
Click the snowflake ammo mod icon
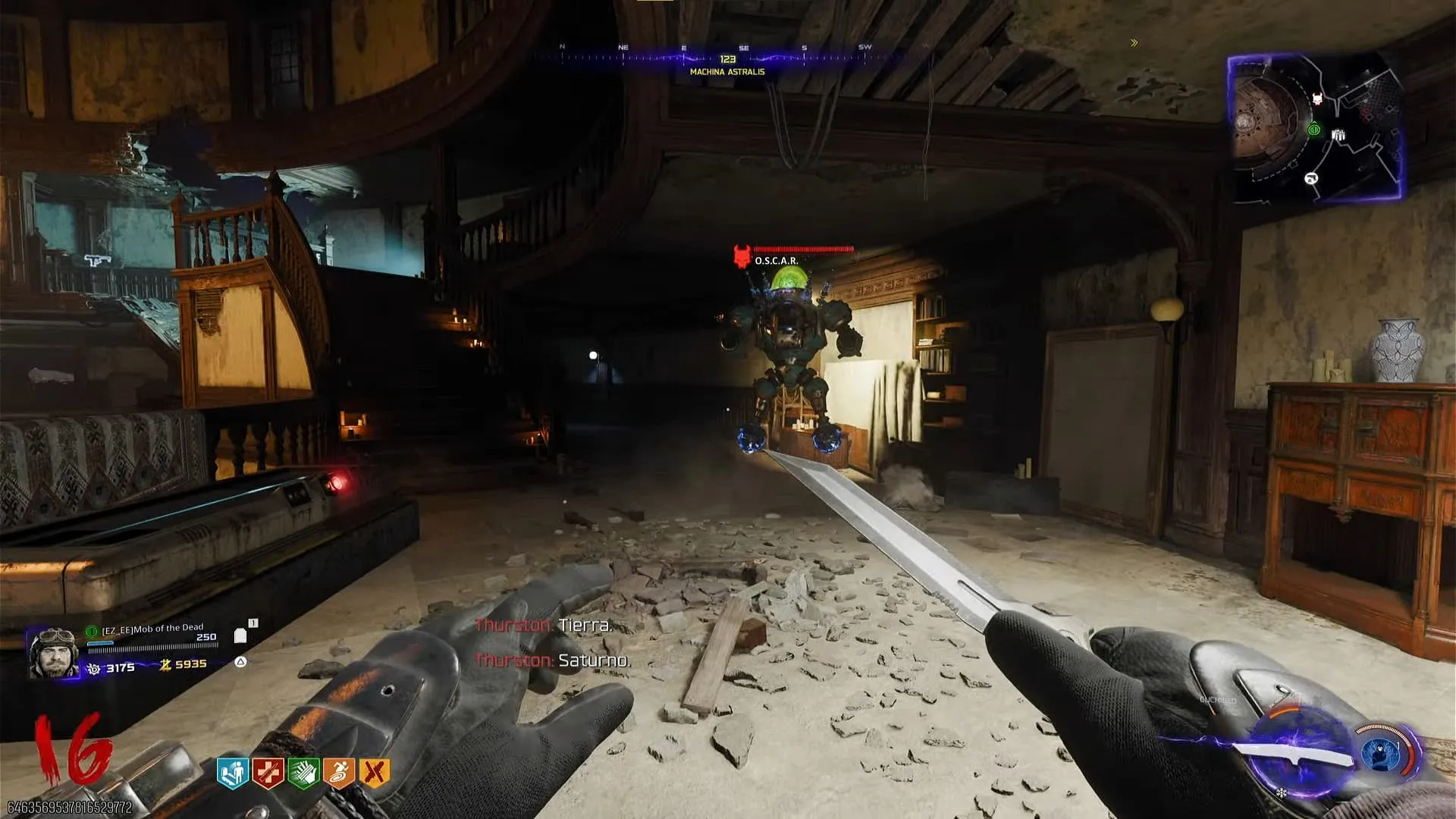coord(1282,792)
